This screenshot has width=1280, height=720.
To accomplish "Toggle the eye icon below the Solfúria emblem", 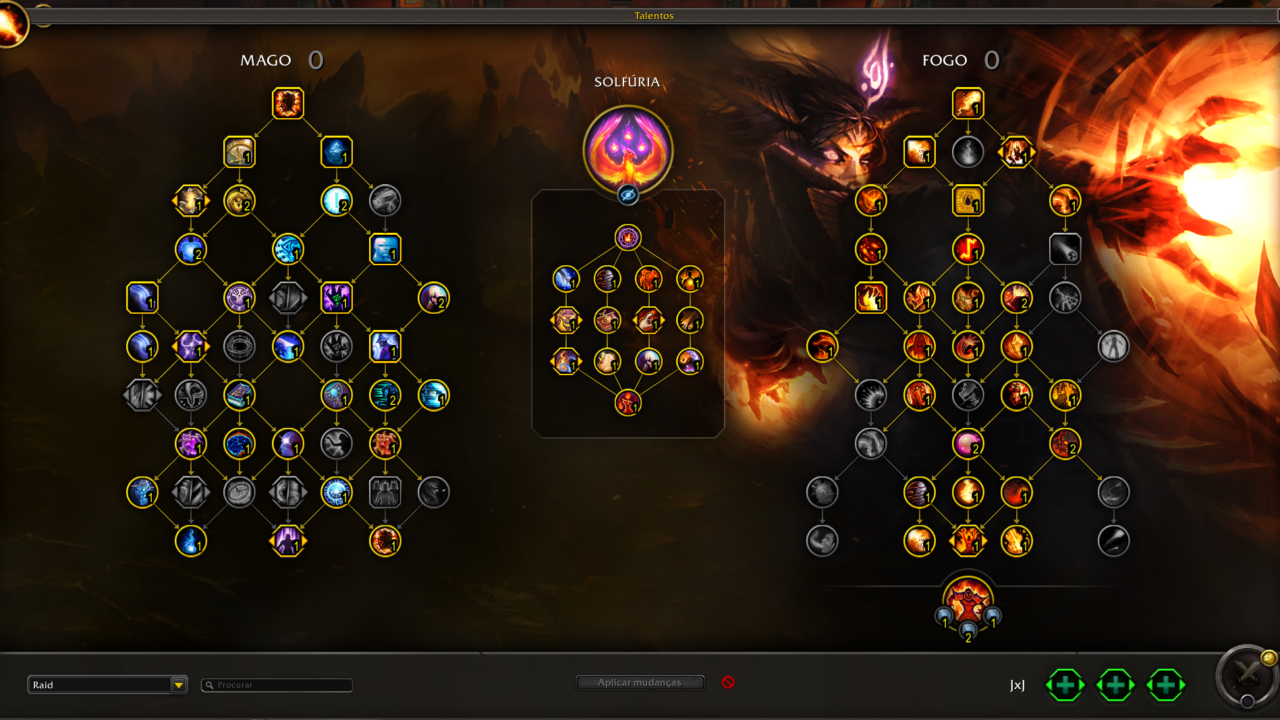I will [628, 194].
